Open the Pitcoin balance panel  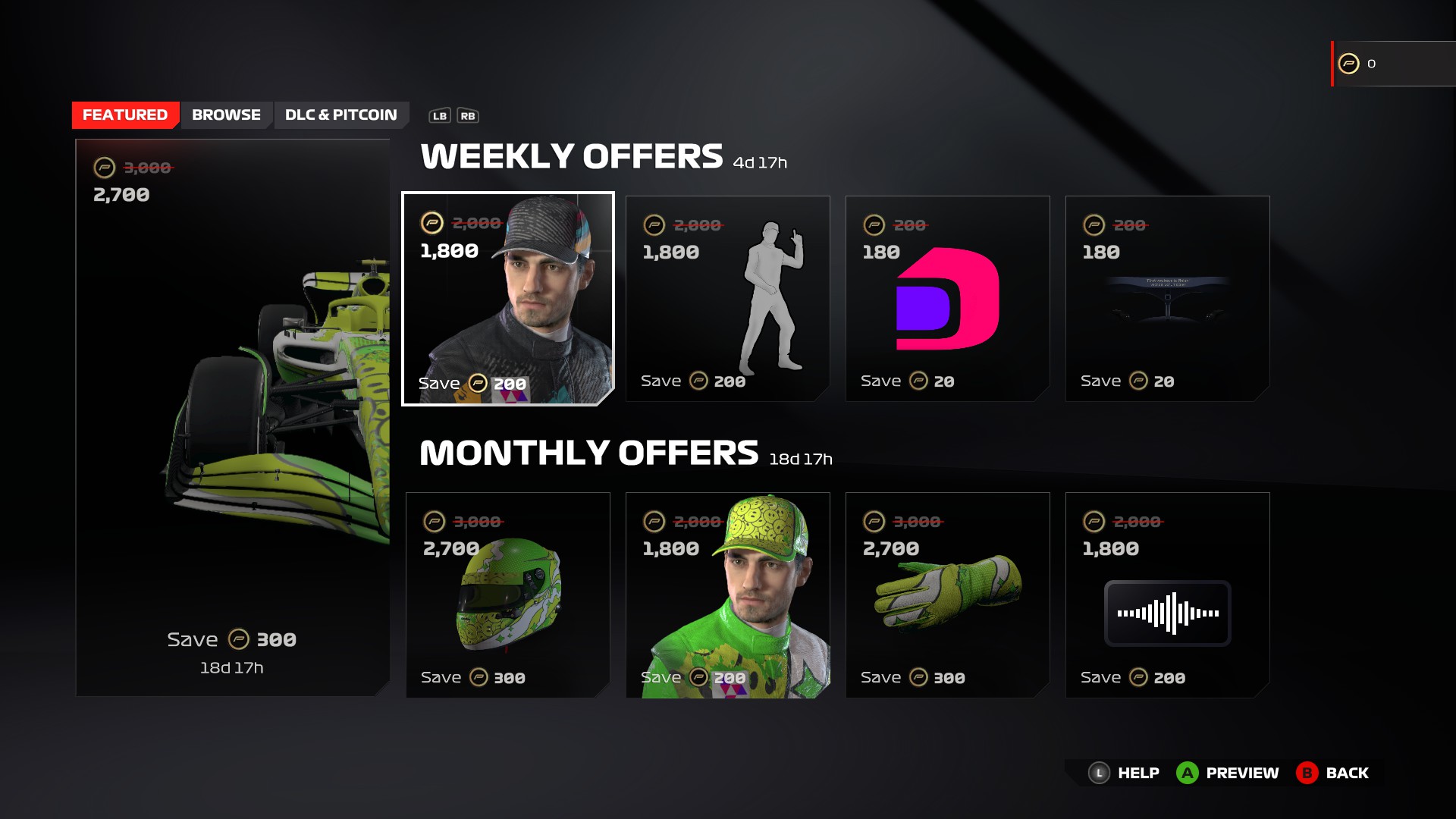(x=1394, y=64)
